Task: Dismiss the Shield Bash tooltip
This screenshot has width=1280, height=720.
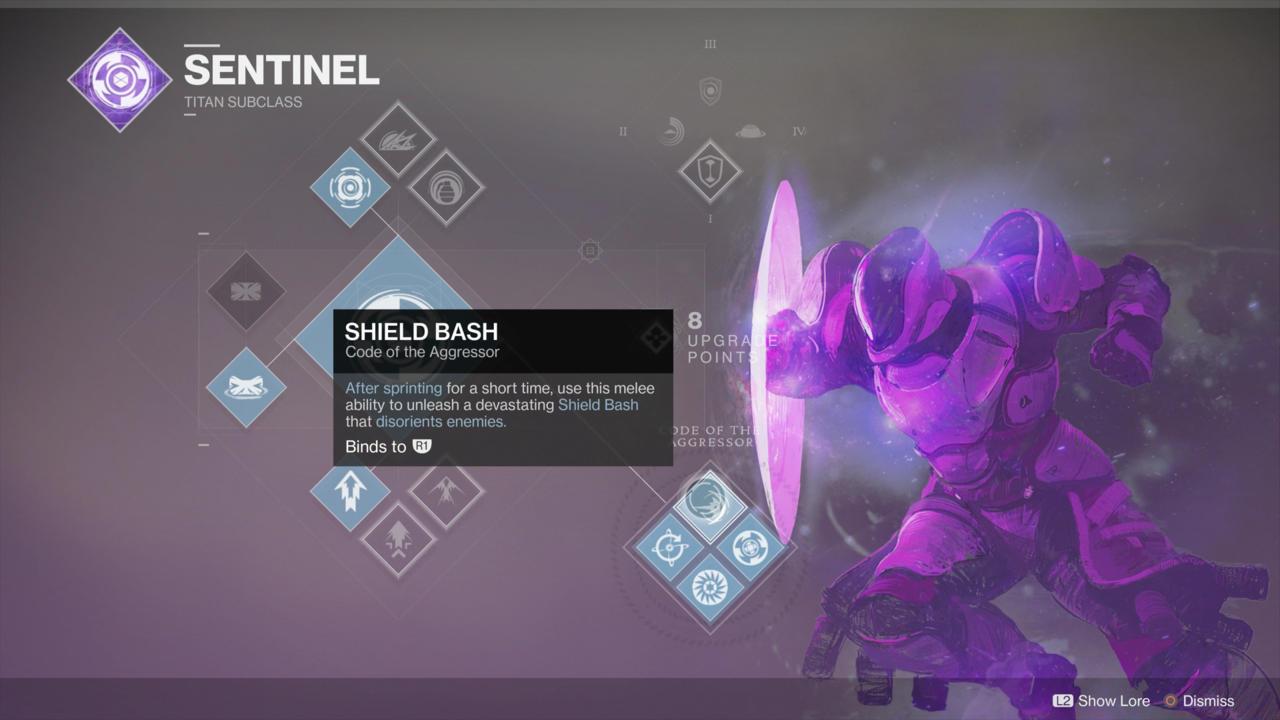Action: tap(1199, 701)
